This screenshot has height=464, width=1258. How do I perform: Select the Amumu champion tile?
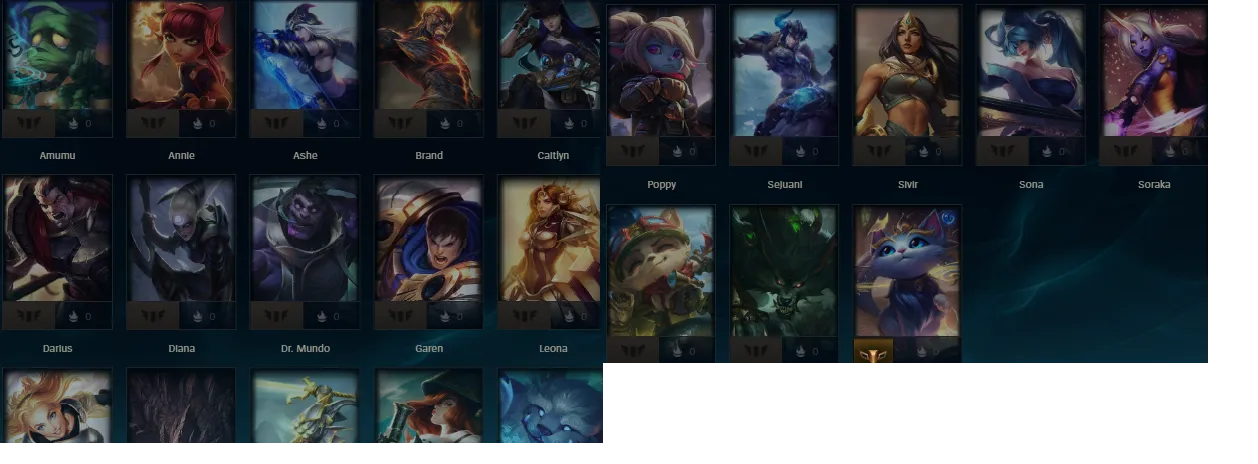[x=57, y=56]
